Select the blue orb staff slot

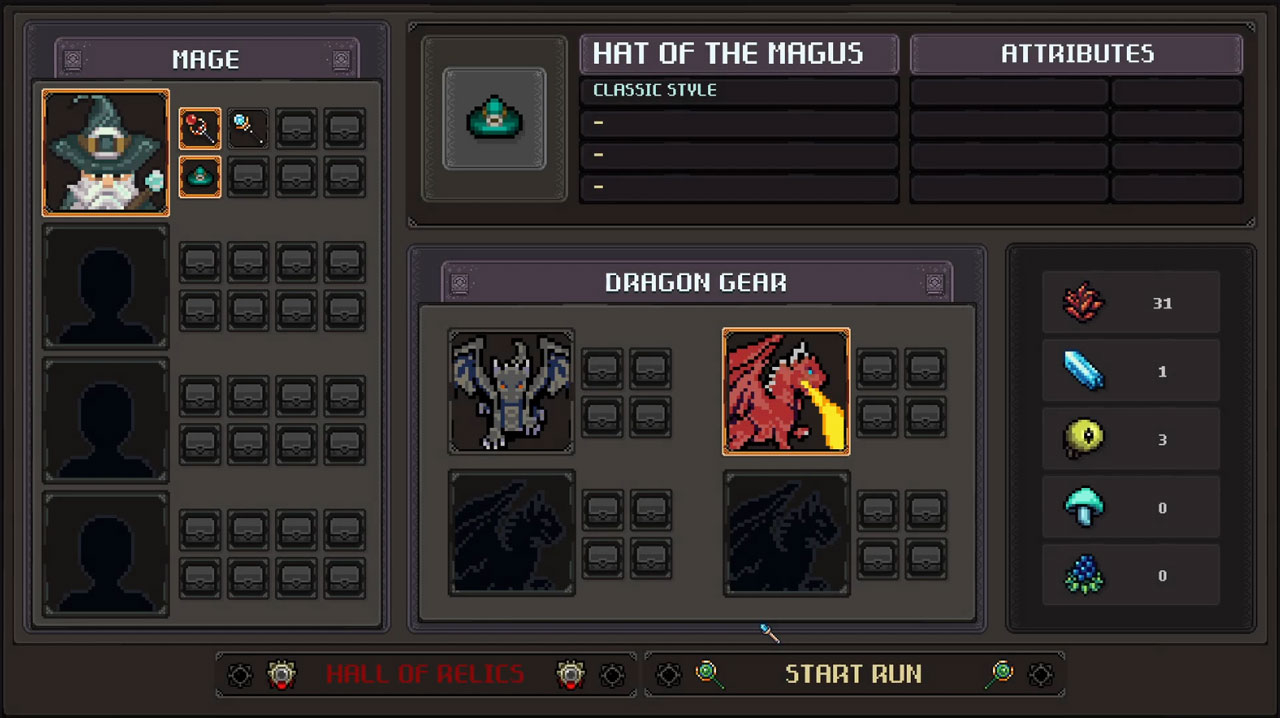tap(248, 129)
